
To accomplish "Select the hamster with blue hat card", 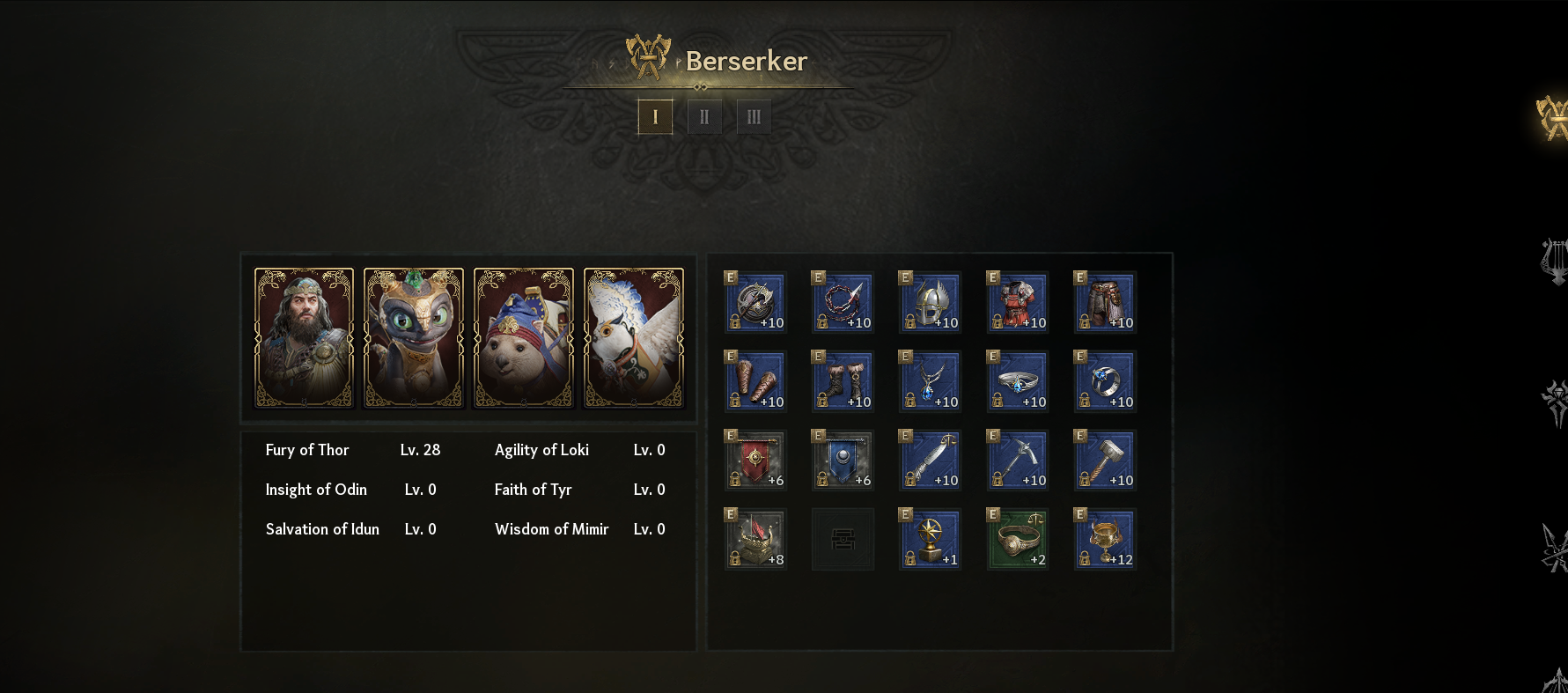I will 524,338.
